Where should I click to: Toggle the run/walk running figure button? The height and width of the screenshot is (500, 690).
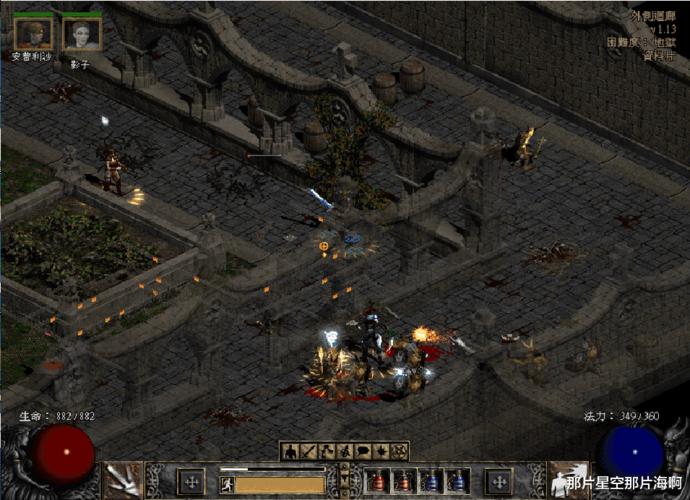tap(227, 484)
